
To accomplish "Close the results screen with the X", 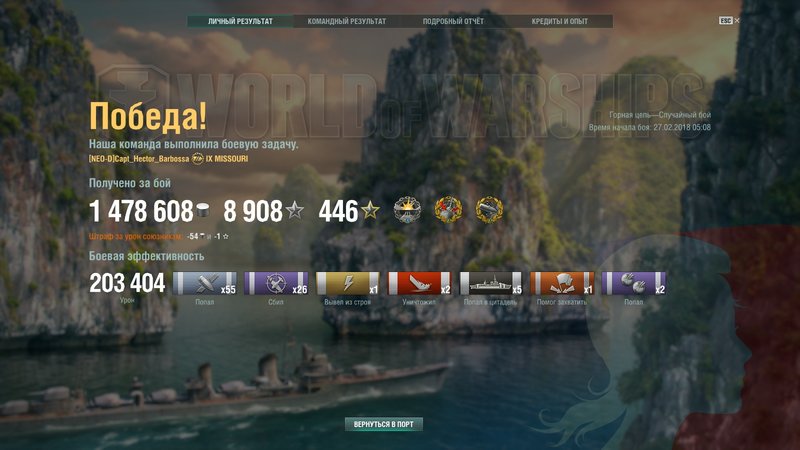I will [737, 20].
